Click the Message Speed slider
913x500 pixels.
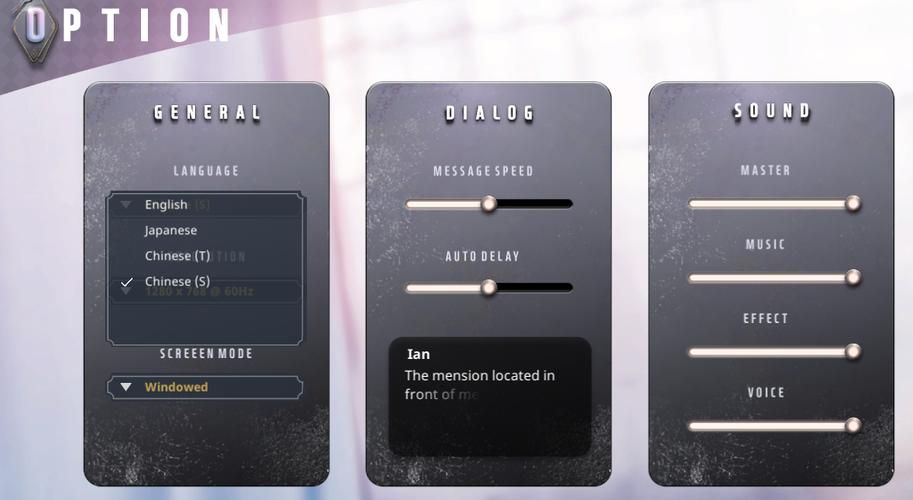point(489,204)
